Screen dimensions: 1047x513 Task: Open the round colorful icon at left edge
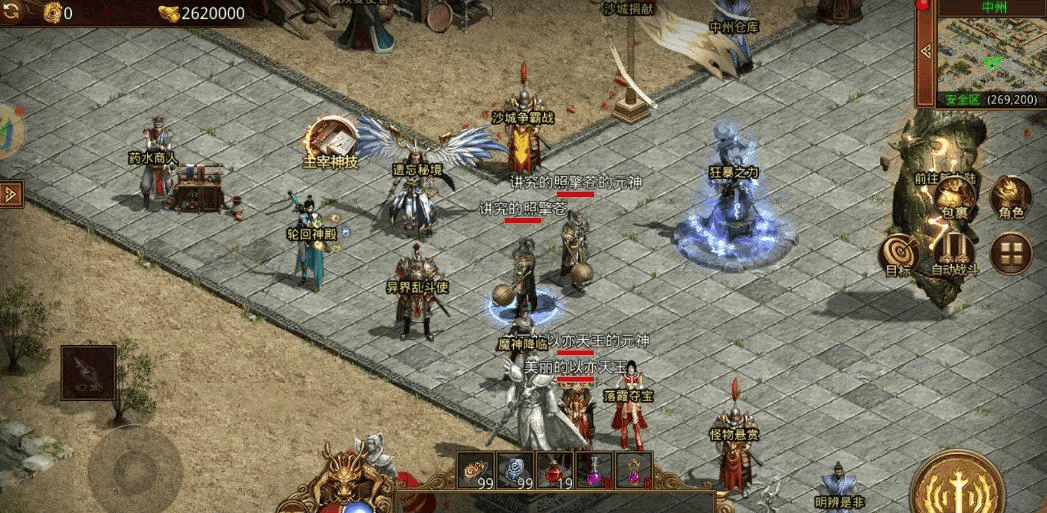pyautogui.click(x=8, y=131)
